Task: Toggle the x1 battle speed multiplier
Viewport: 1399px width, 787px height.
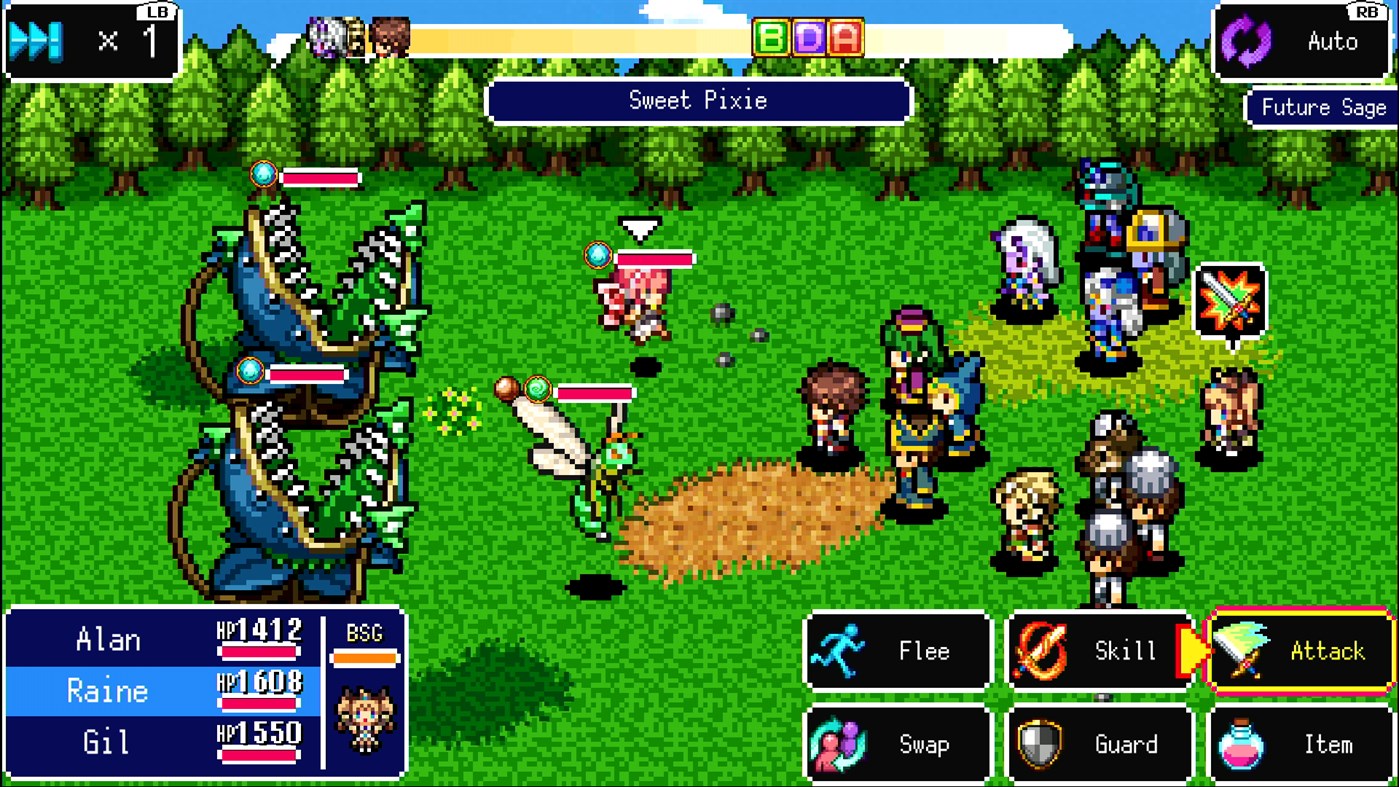Action: click(x=90, y=42)
